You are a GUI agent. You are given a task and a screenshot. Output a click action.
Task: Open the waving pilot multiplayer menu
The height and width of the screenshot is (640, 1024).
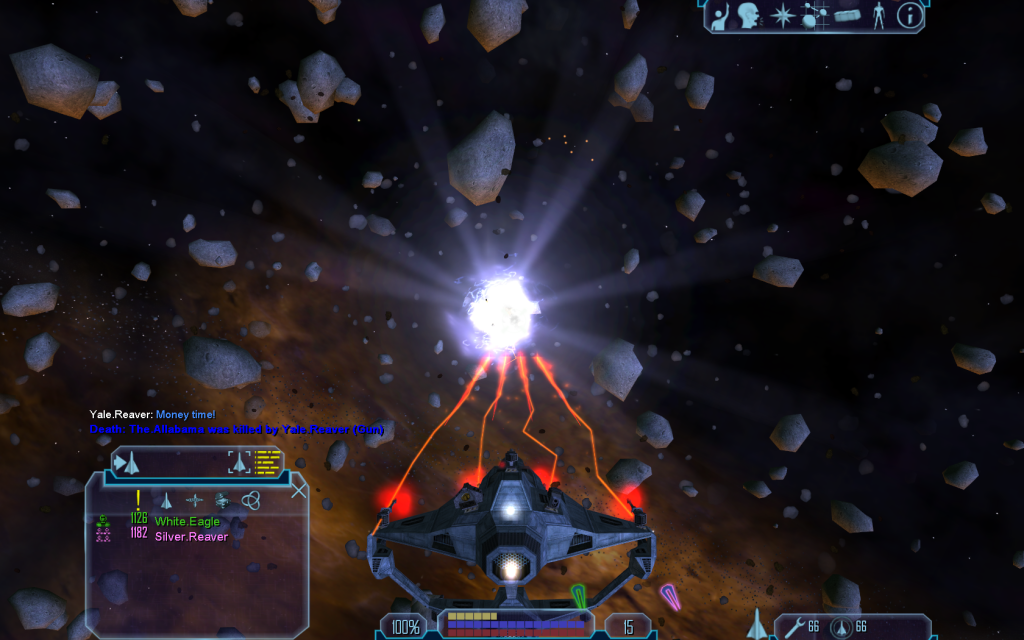pyautogui.click(x=721, y=15)
